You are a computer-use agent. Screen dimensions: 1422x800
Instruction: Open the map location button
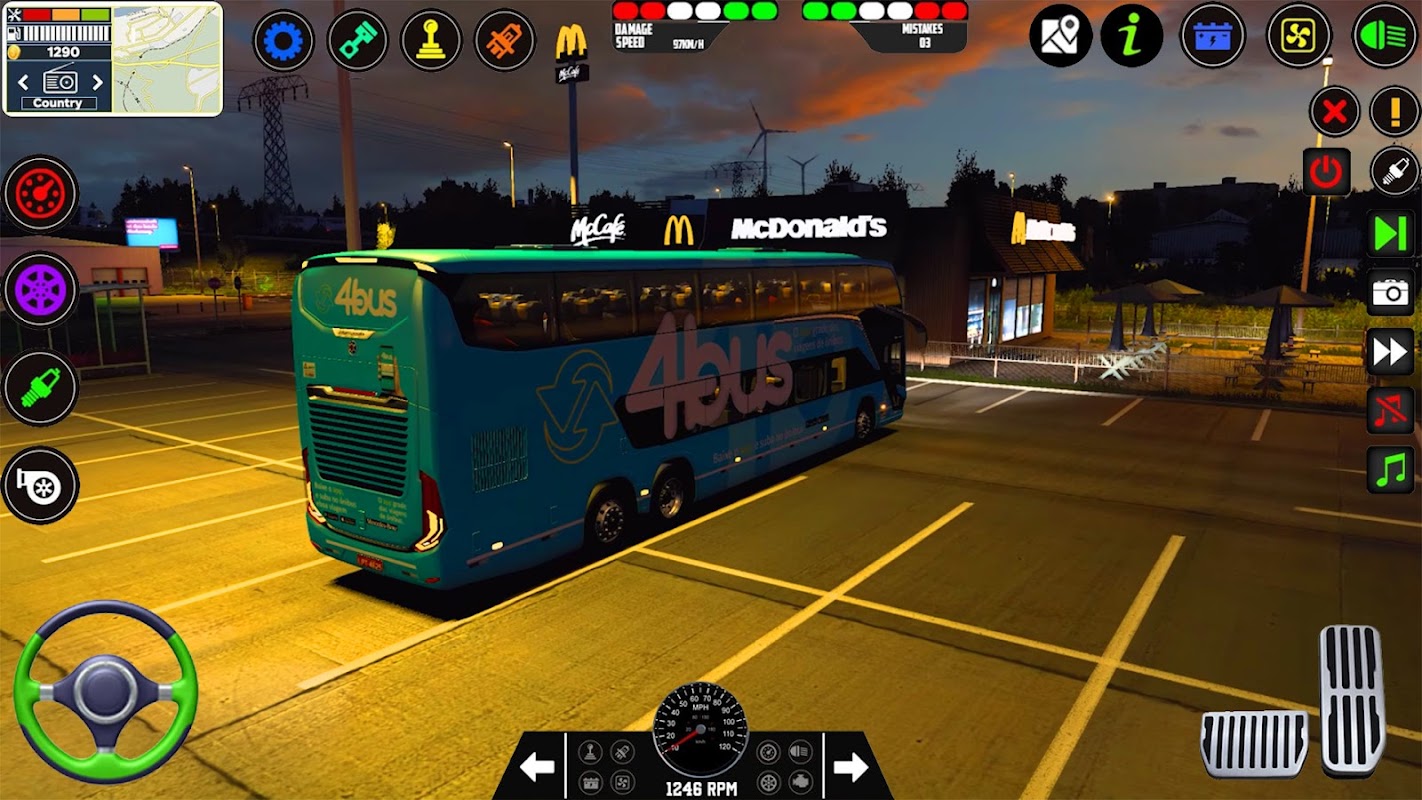(1060, 36)
